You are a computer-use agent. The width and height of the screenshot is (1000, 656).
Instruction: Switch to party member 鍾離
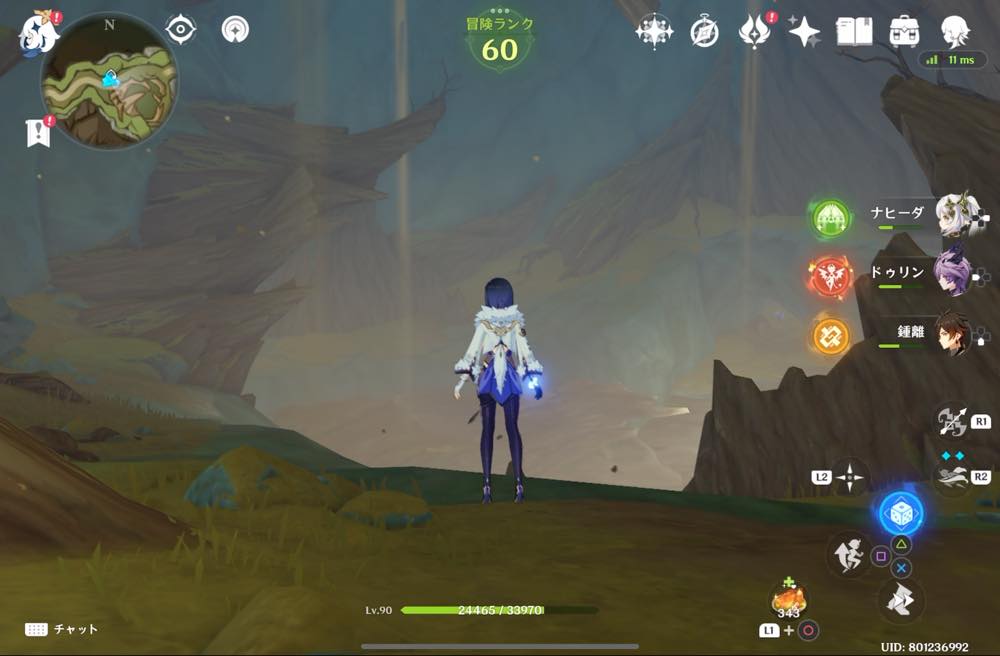[x=955, y=335]
